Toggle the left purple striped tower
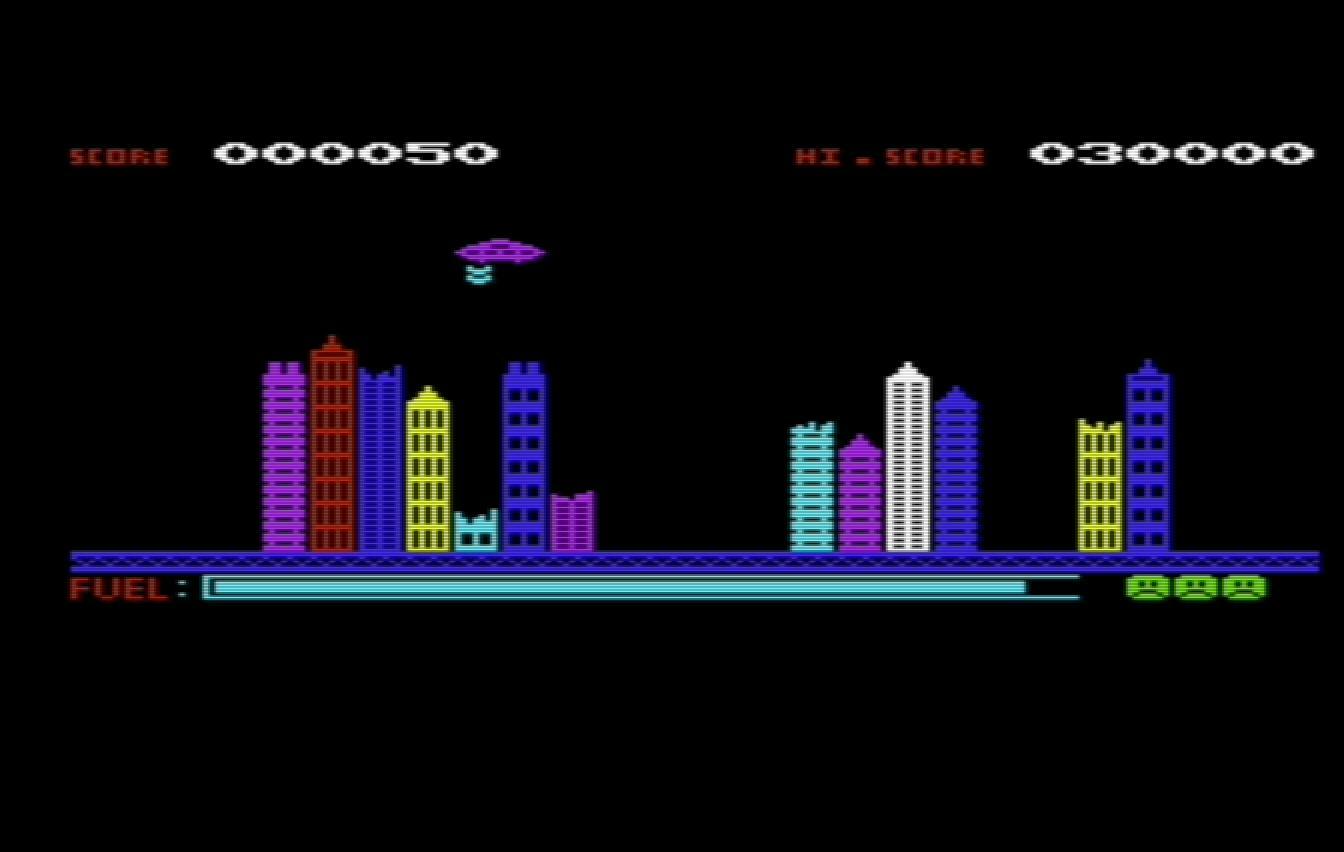The image size is (1344, 852). (285, 460)
